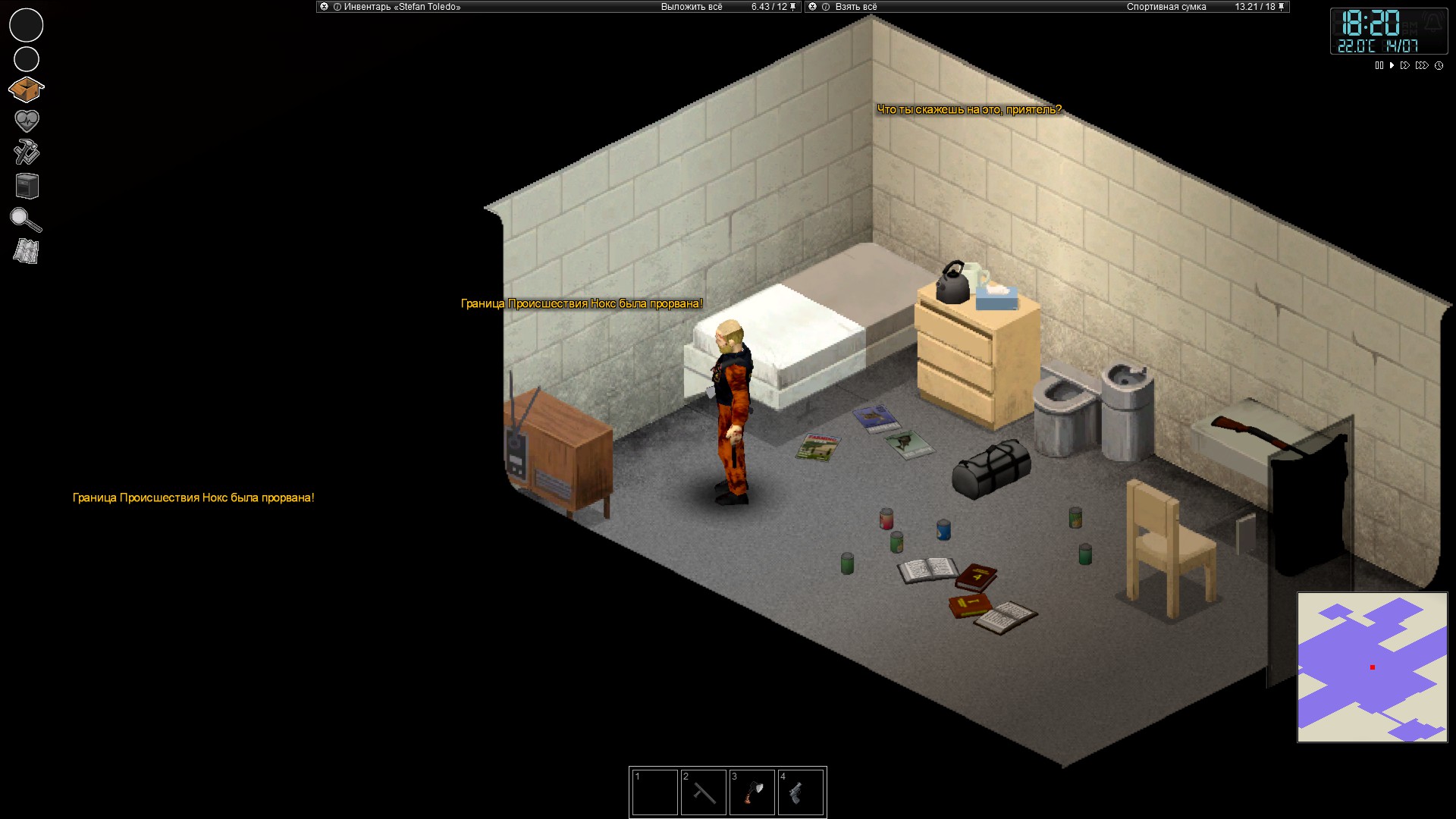Open the folded map icon
This screenshot has width=1456, height=819.
26,252
